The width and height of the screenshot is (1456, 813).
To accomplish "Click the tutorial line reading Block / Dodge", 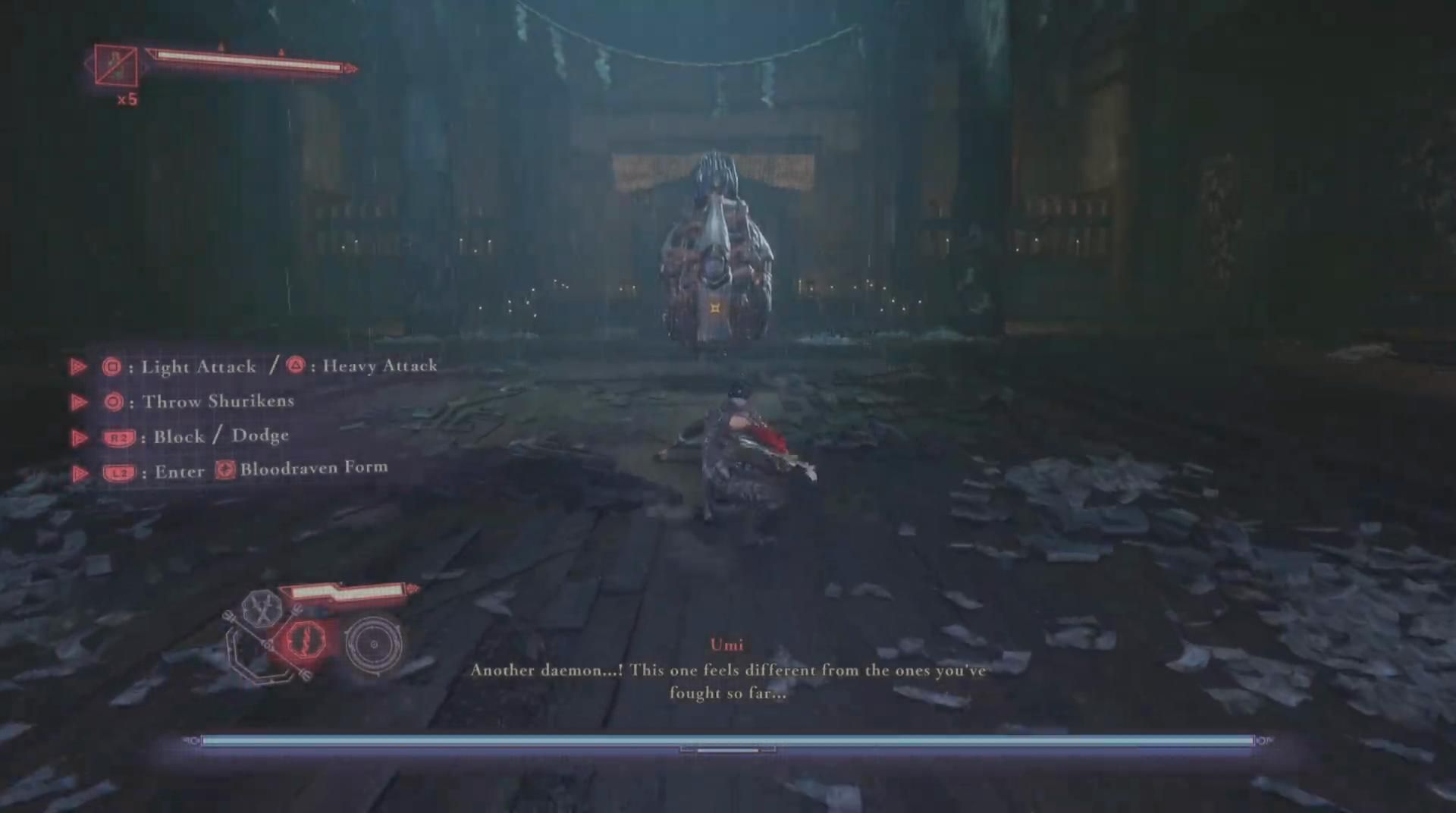I will coord(220,436).
